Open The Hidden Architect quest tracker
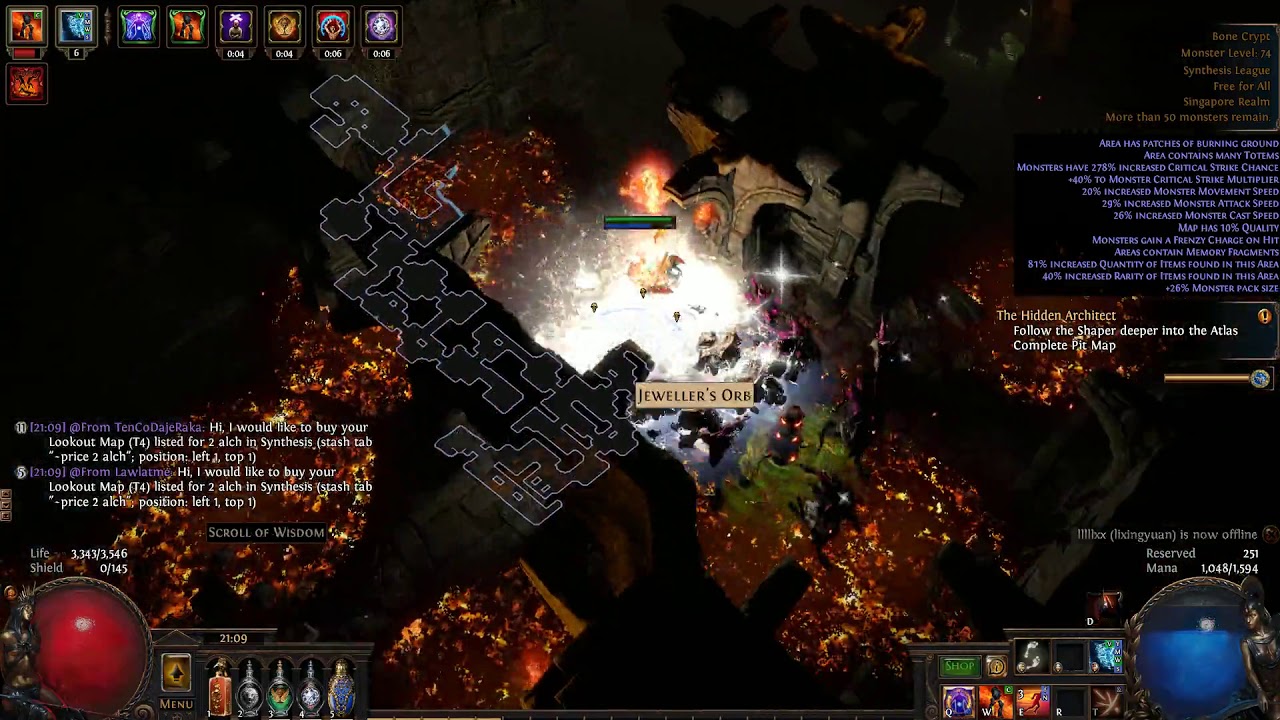 pyautogui.click(x=1056, y=316)
